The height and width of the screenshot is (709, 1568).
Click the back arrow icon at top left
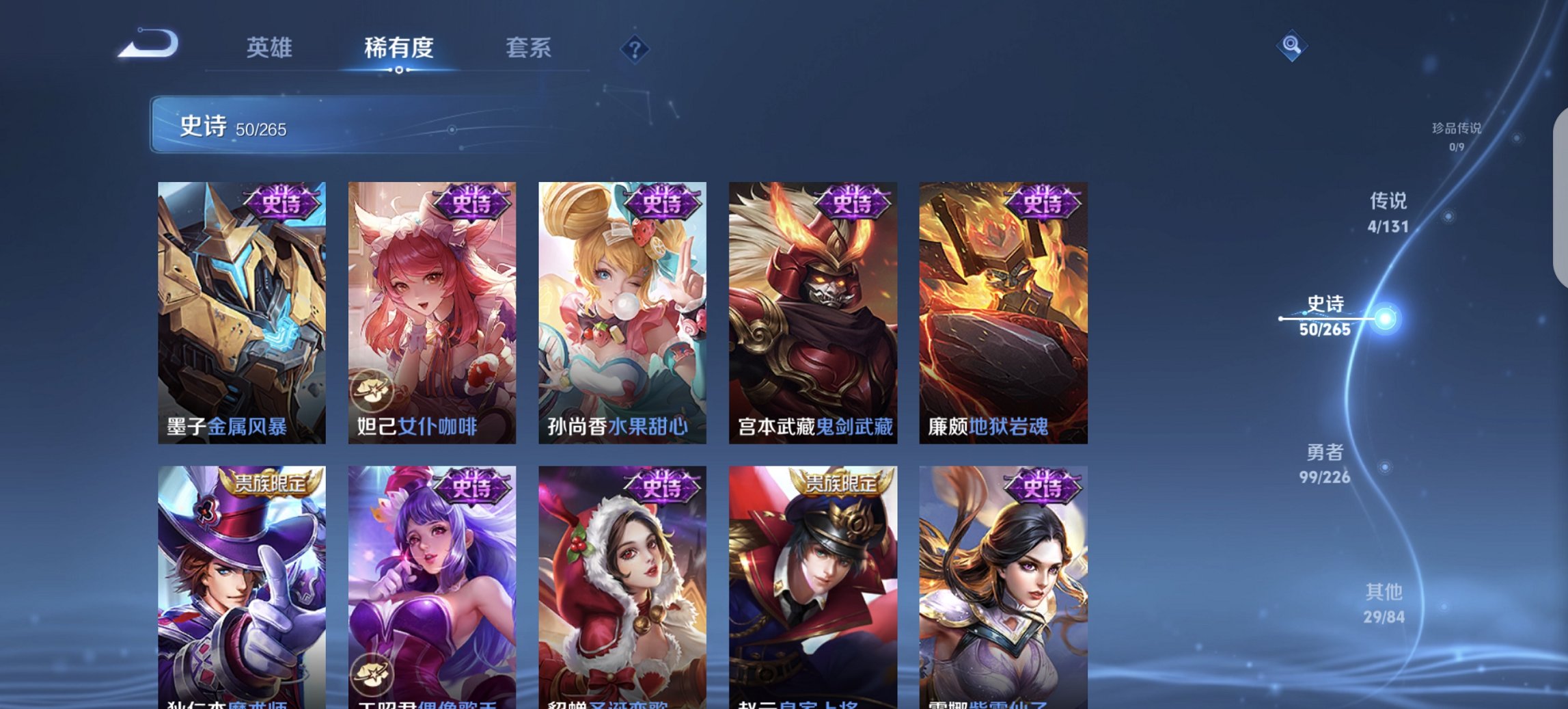[x=149, y=42]
